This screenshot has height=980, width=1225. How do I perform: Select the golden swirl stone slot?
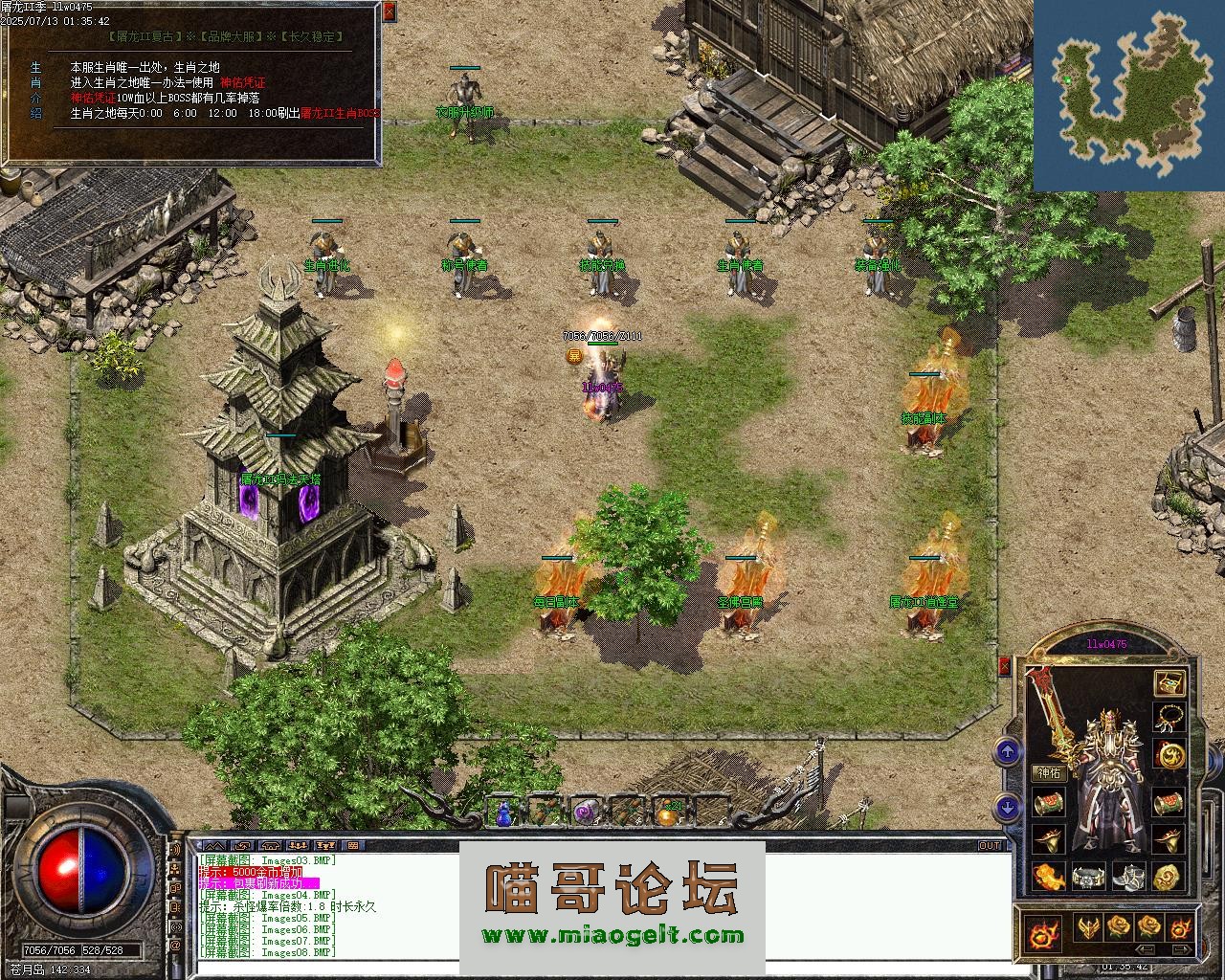[x=1168, y=877]
